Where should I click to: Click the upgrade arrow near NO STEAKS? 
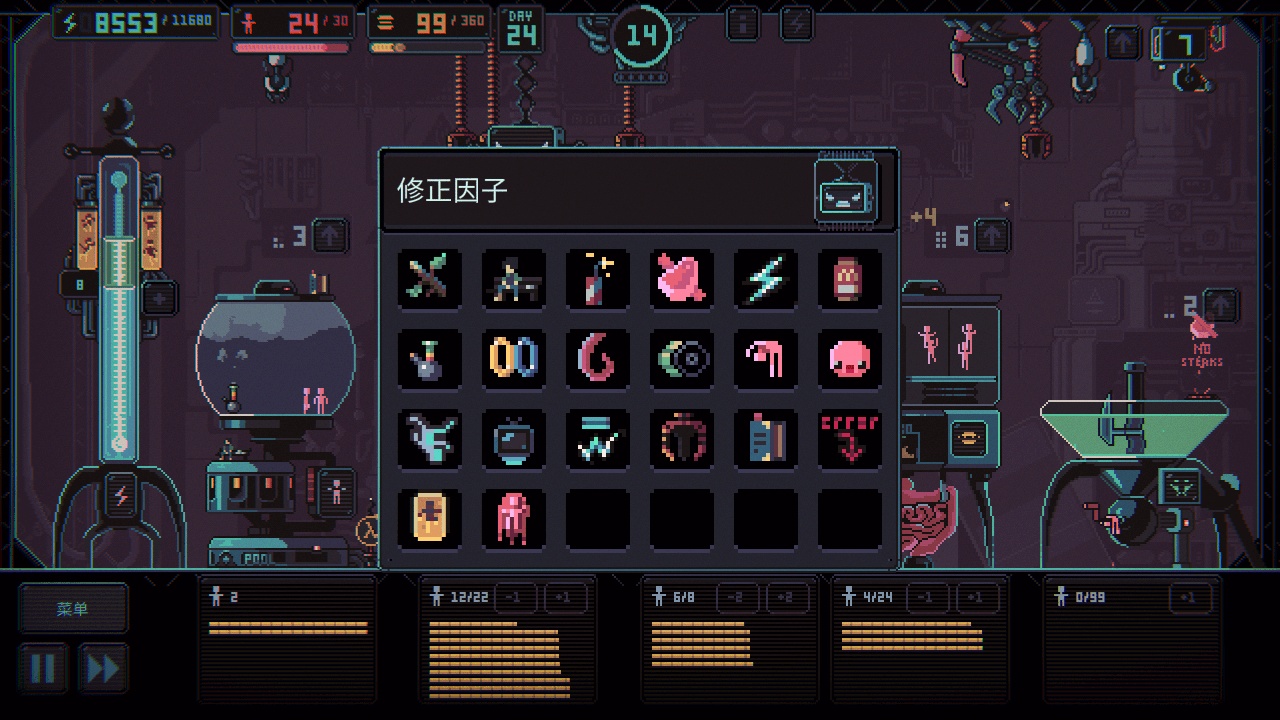1221,306
